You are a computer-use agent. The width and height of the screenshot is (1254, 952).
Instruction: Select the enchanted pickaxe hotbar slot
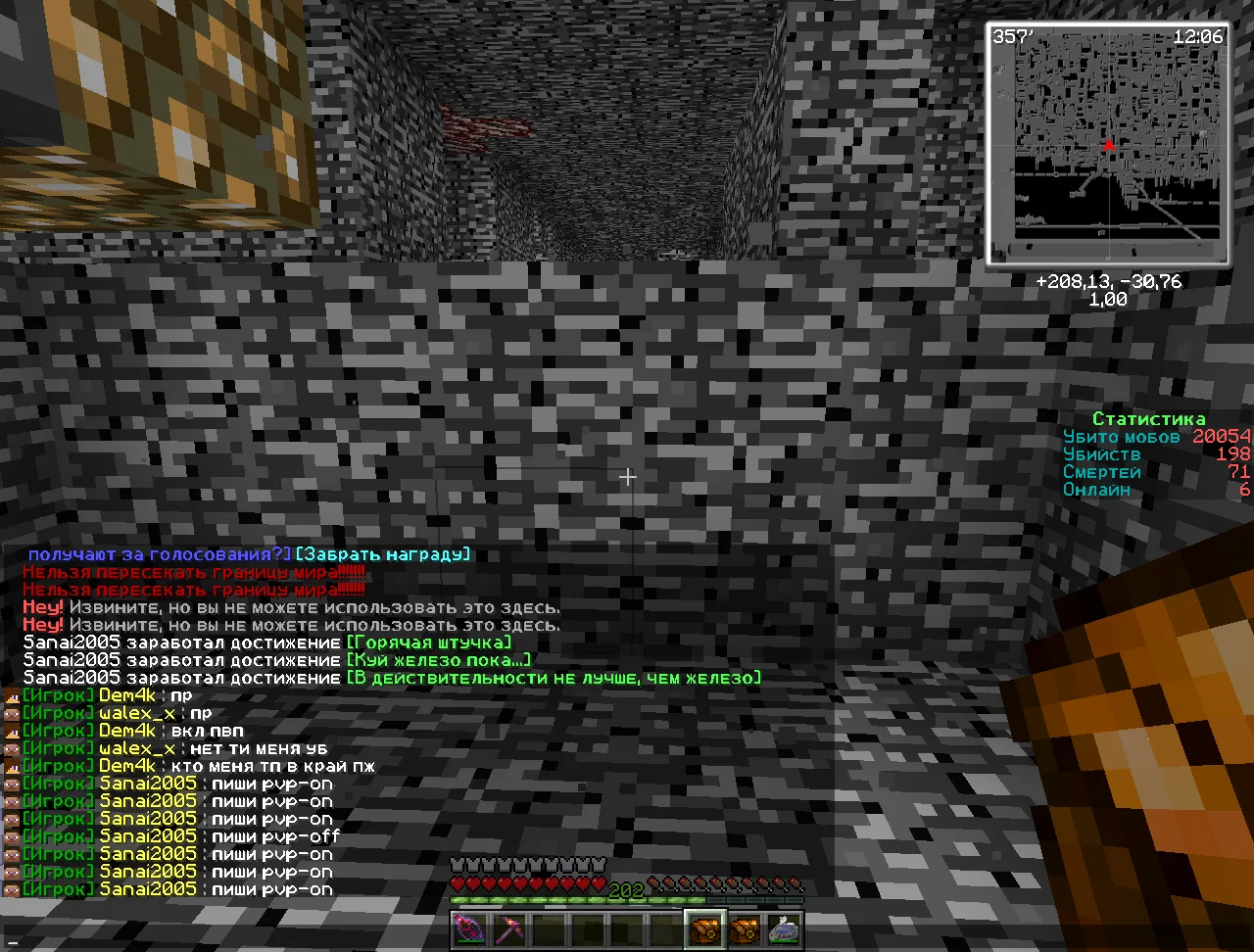click(x=509, y=928)
